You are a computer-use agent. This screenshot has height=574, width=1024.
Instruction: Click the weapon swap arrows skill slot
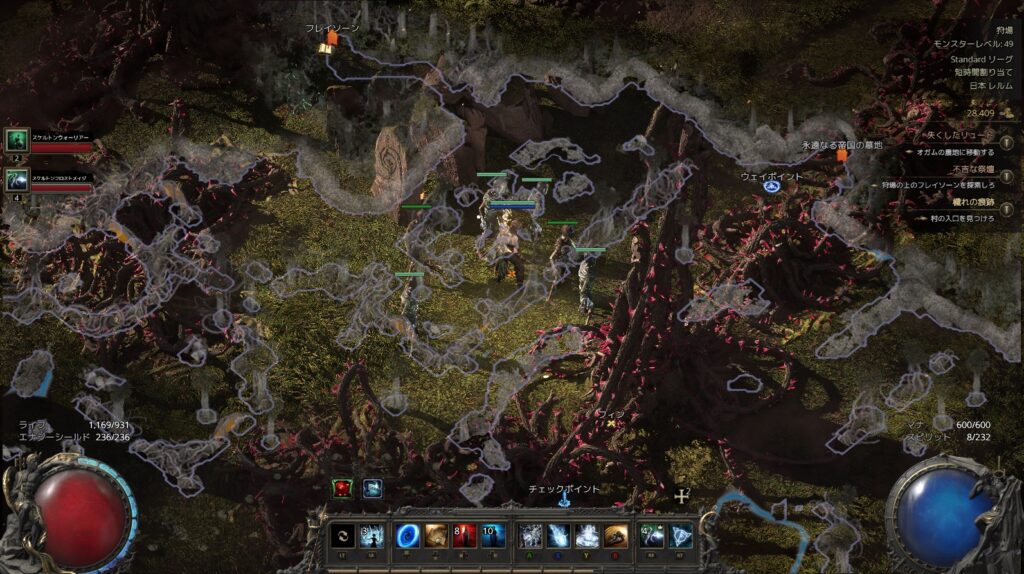coord(342,535)
